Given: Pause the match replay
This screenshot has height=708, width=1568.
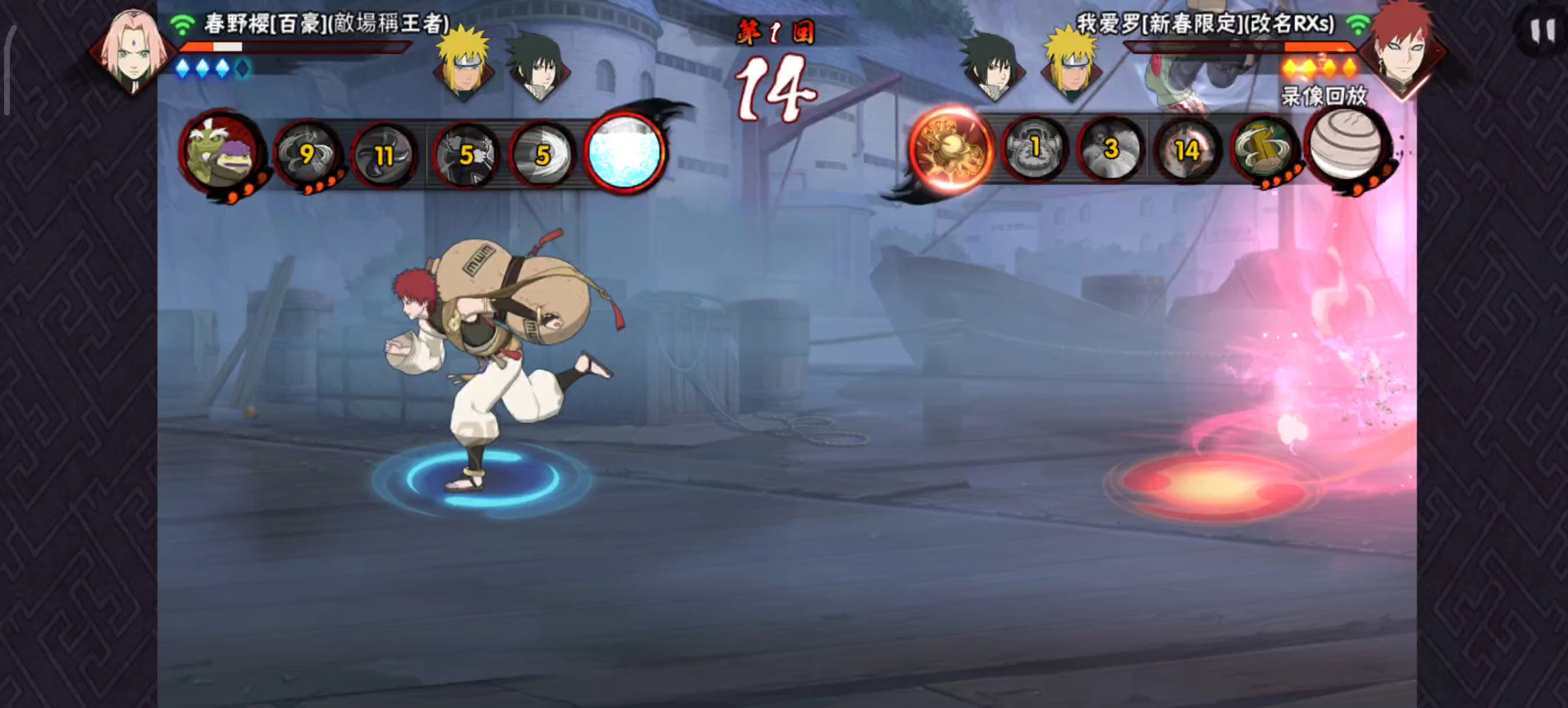Looking at the screenshot, I should tap(1542, 30).
